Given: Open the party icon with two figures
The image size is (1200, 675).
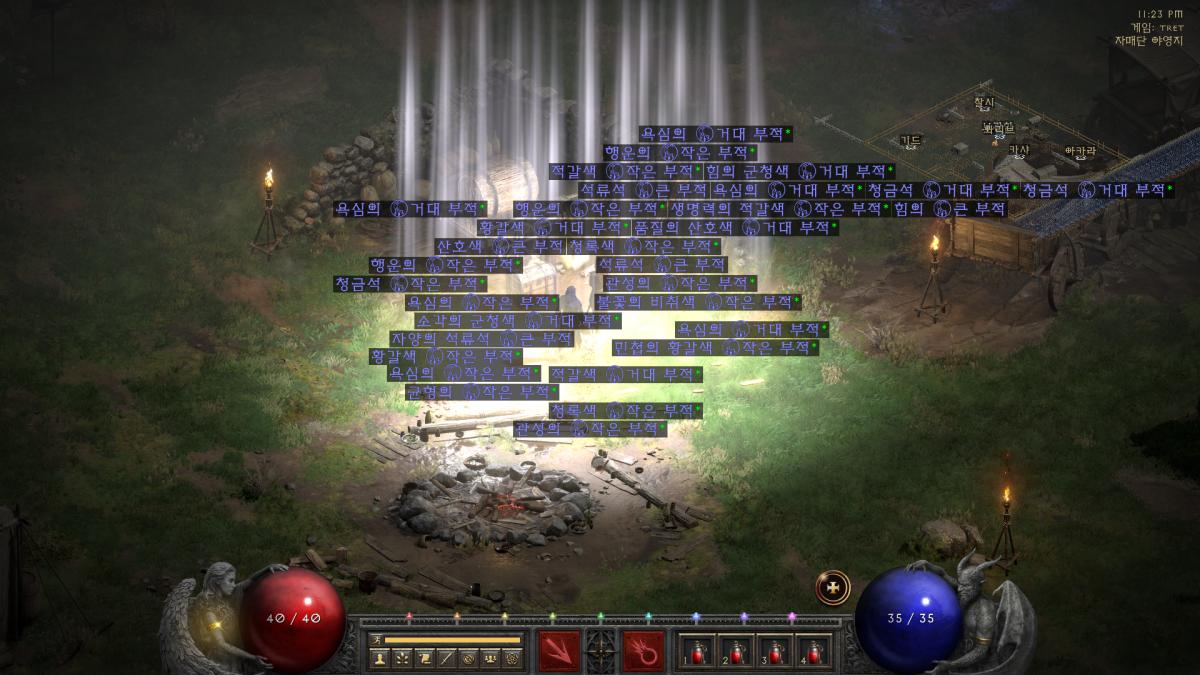Looking at the screenshot, I should (x=489, y=658).
